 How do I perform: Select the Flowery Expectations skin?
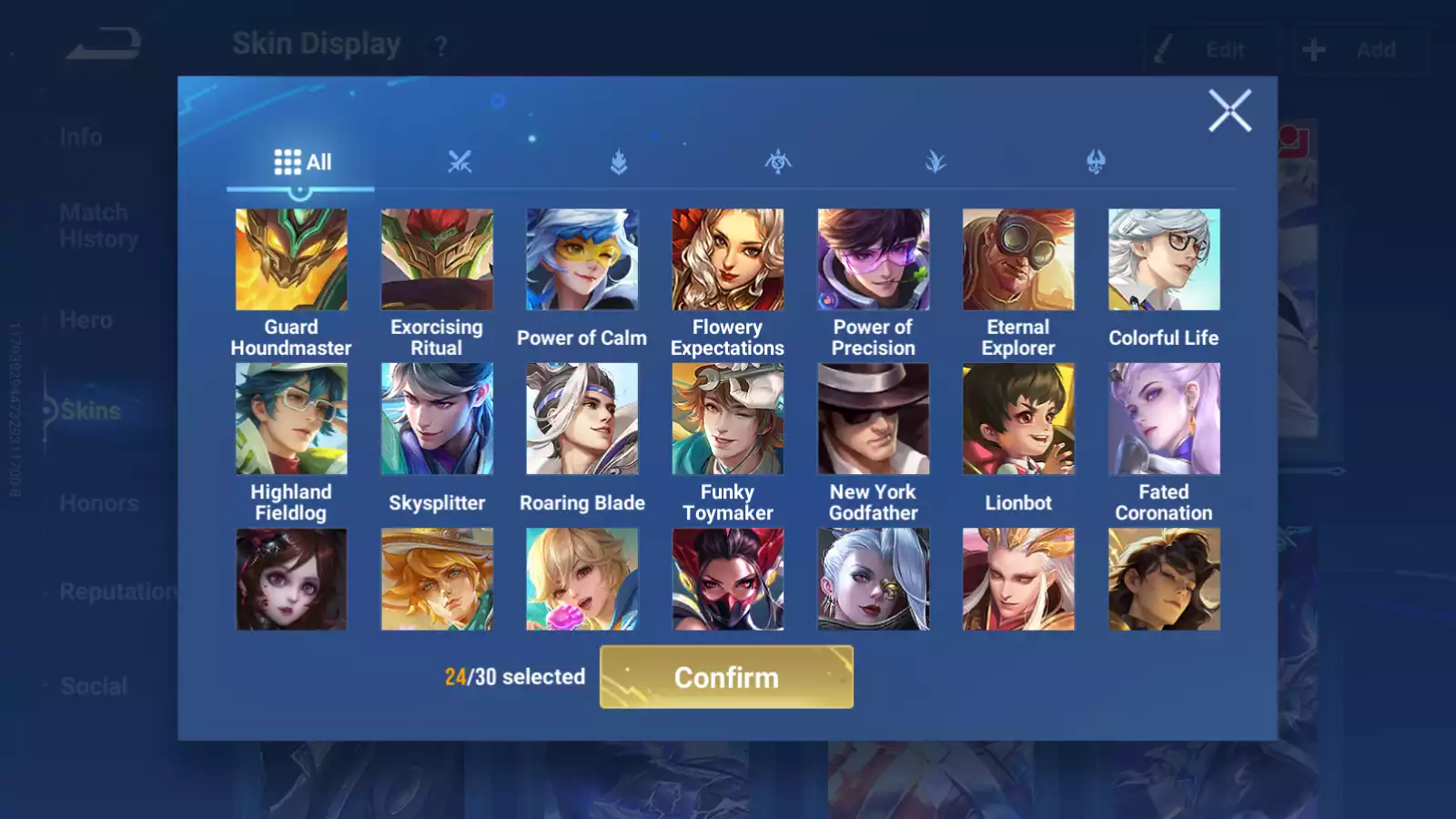[x=727, y=259]
